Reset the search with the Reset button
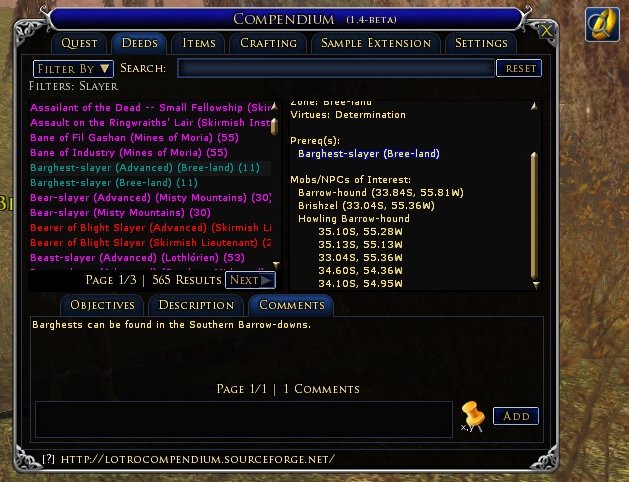The image size is (629, 482). coord(519,68)
